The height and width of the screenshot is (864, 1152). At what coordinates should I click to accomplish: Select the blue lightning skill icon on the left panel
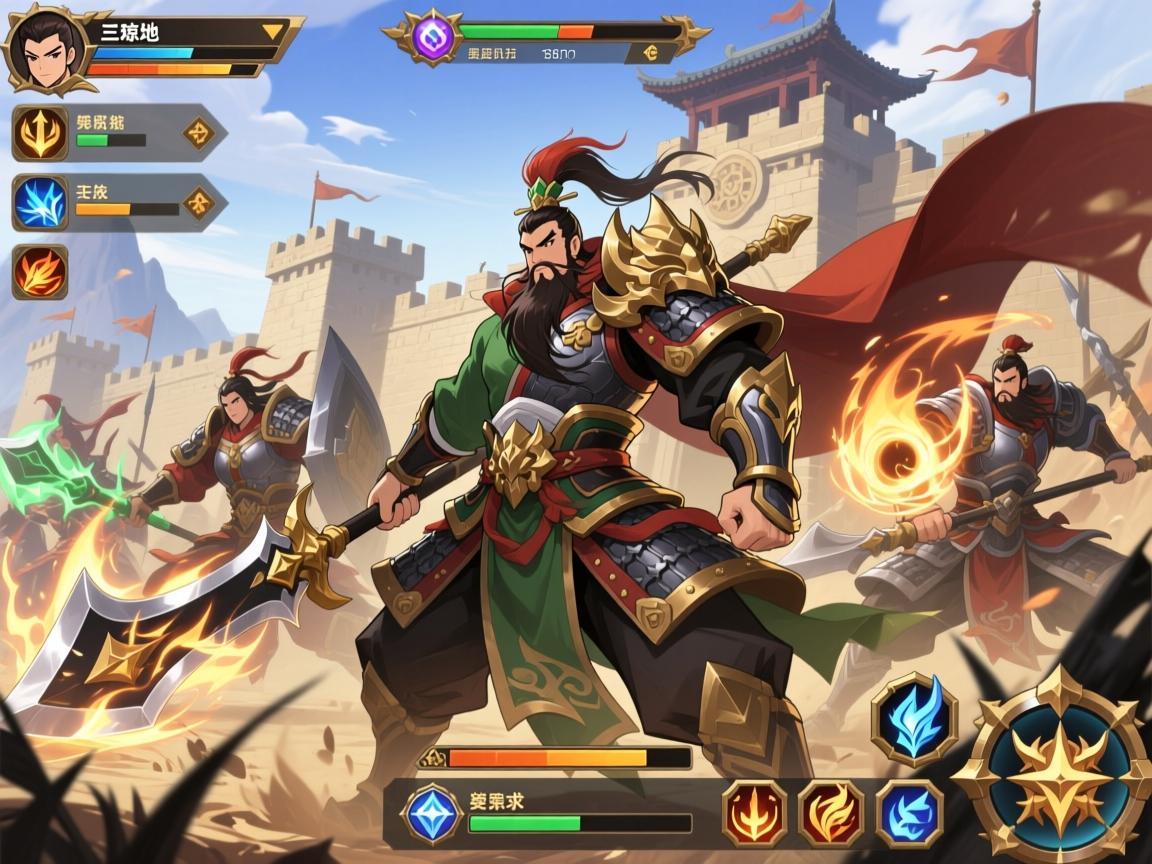[40, 203]
